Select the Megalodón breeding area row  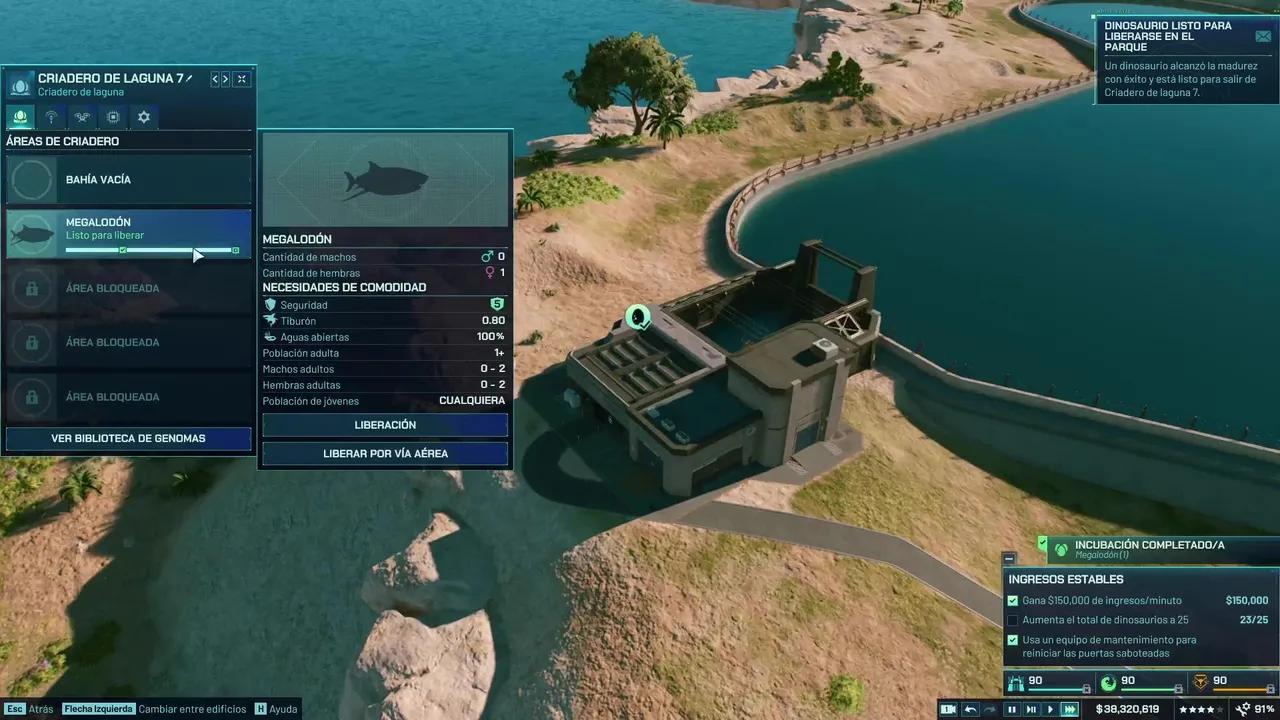128,234
